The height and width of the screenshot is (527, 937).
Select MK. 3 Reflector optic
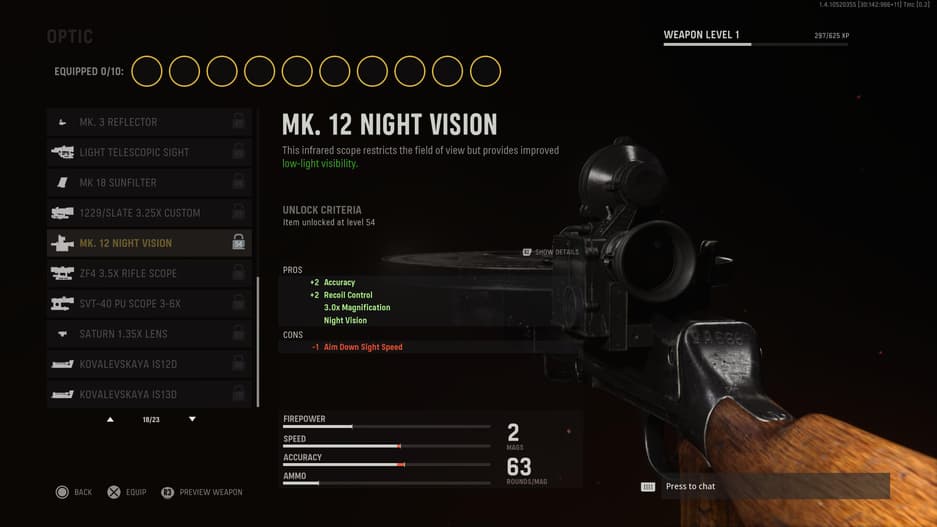point(148,122)
